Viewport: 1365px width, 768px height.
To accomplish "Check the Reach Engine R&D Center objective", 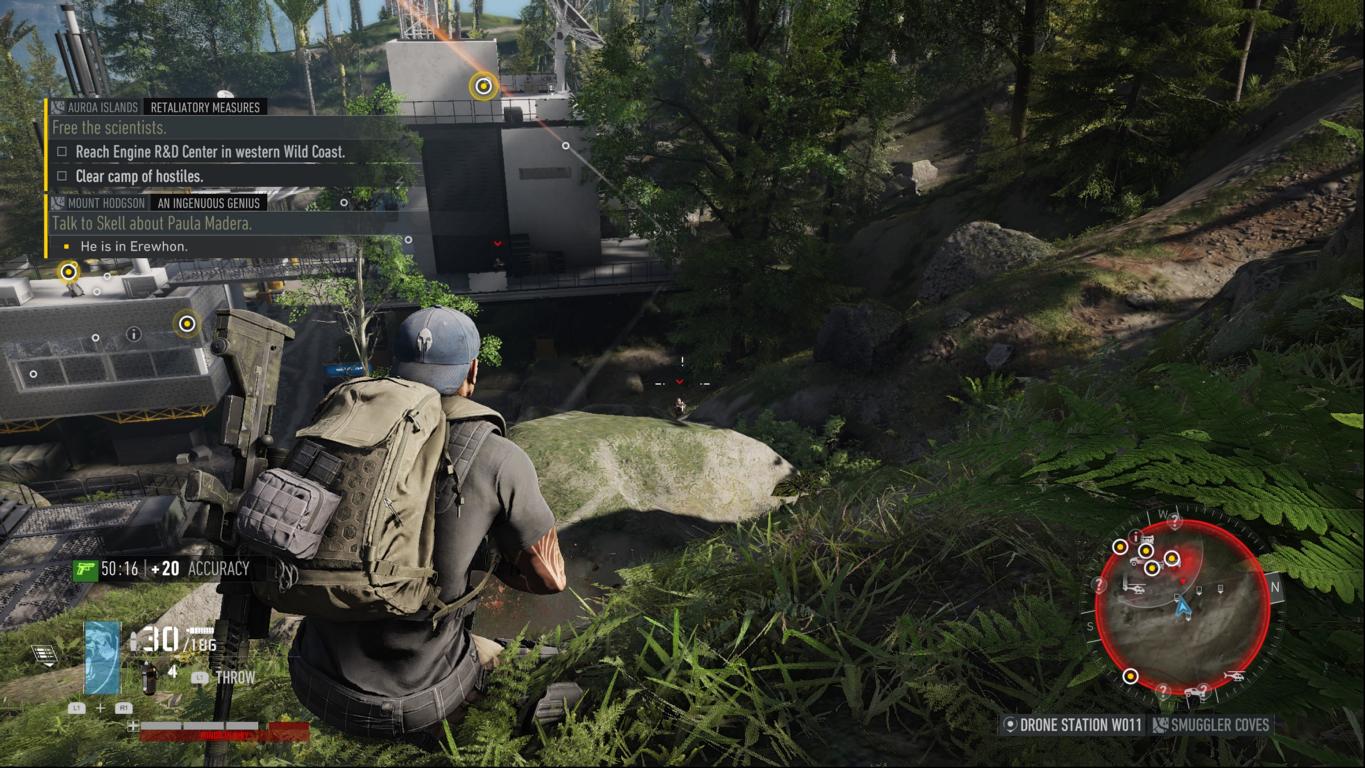I will click(x=62, y=152).
